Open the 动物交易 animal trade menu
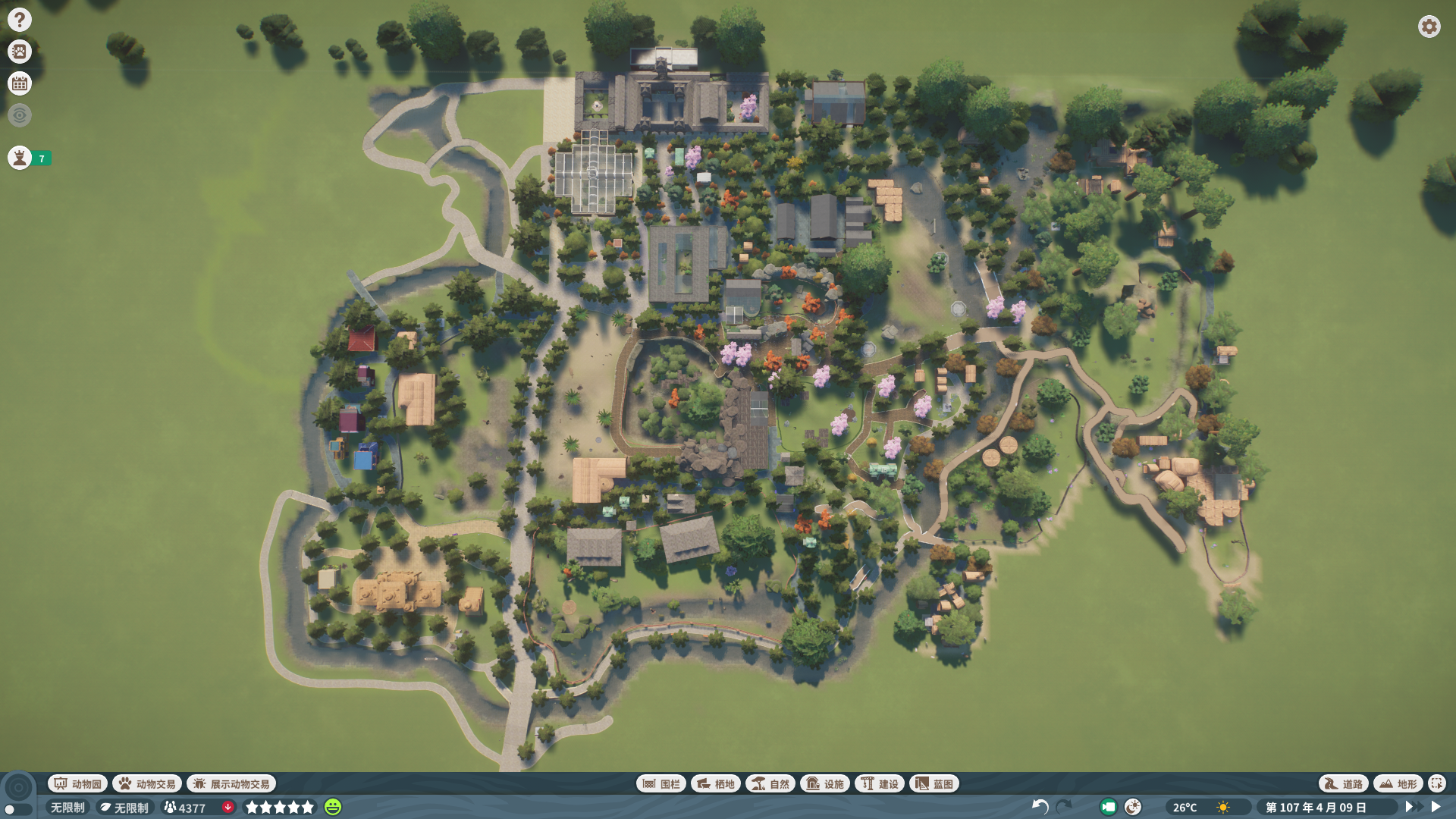This screenshot has width=1456, height=819. click(147, 783)
